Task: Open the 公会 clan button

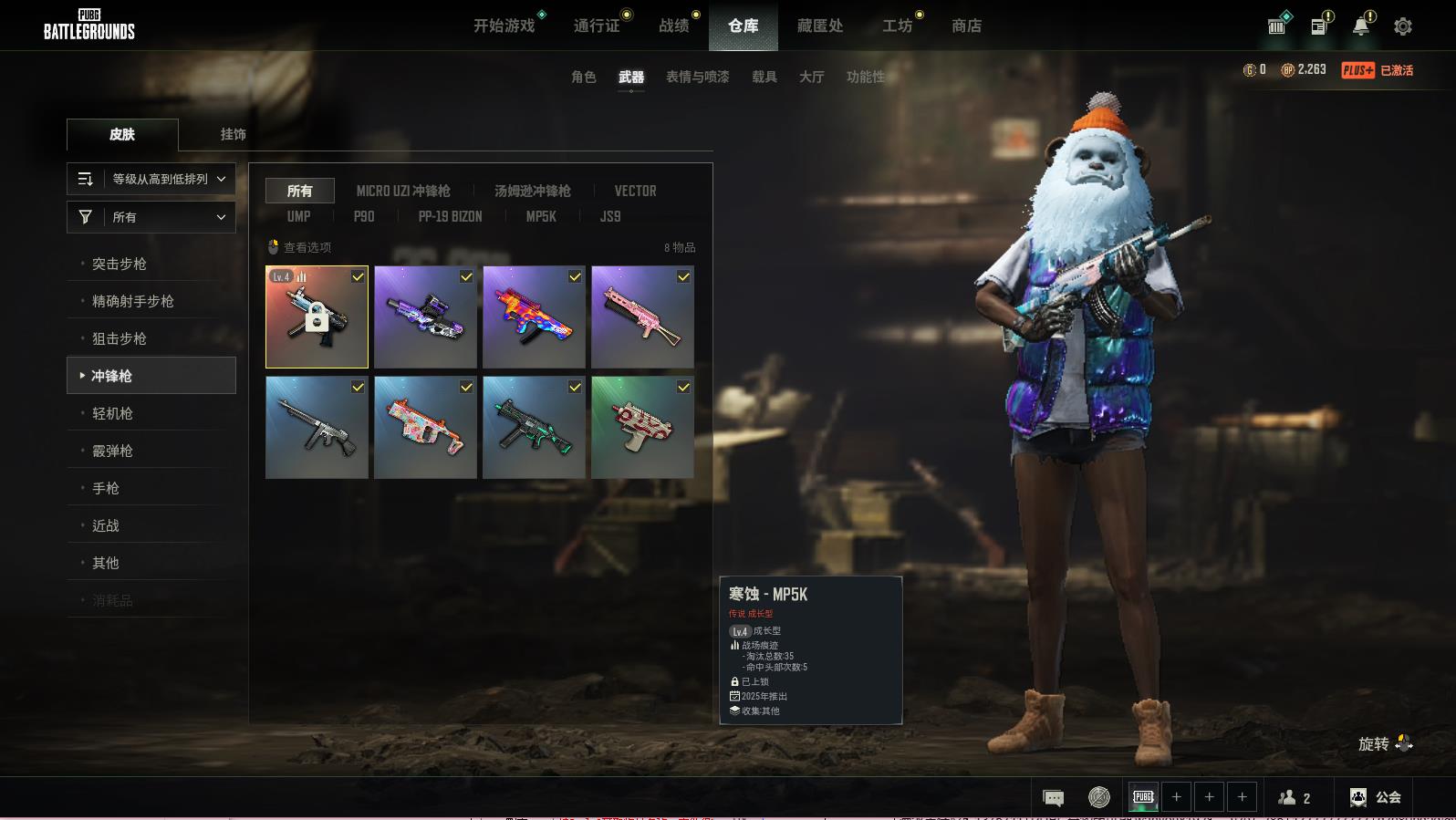Action: pos(1376,797)
